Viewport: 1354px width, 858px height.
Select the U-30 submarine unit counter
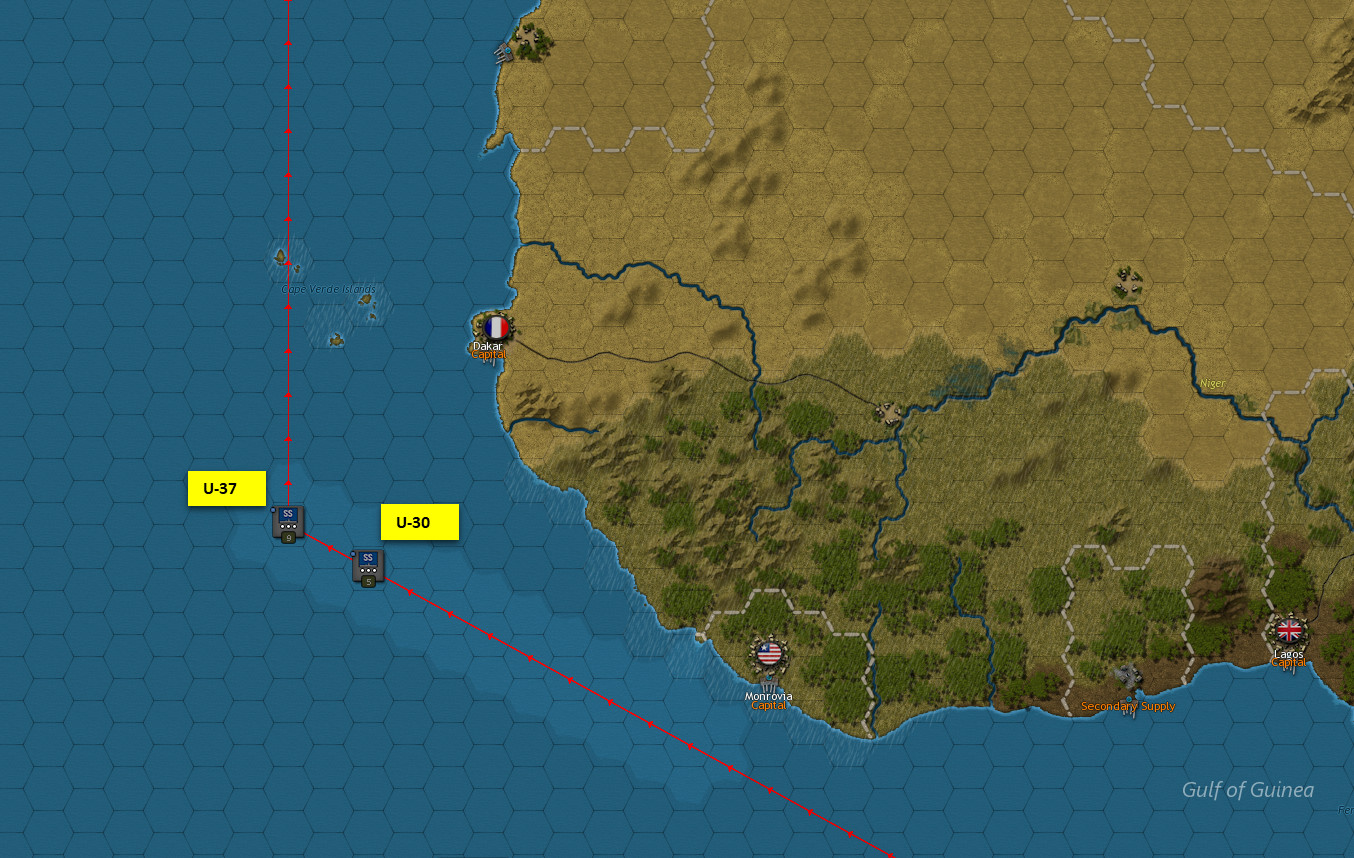[x=368, y=562]
